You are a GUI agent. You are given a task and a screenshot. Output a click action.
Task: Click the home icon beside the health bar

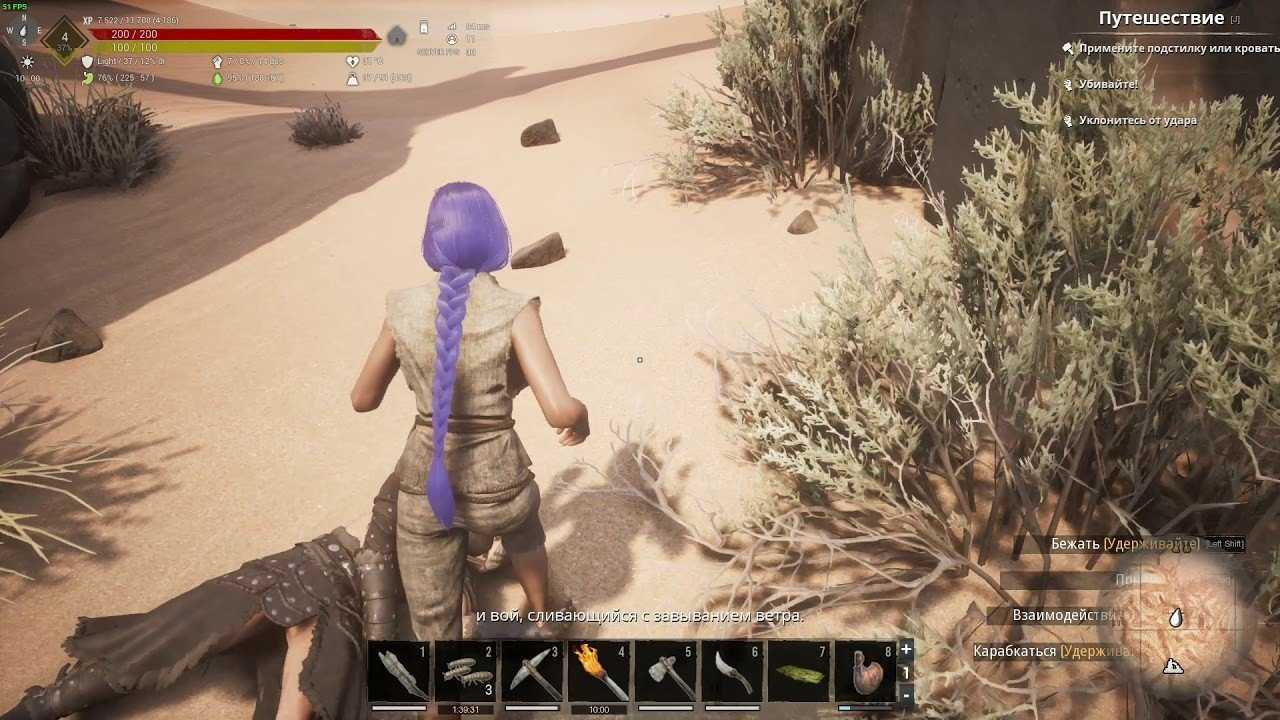397,37
